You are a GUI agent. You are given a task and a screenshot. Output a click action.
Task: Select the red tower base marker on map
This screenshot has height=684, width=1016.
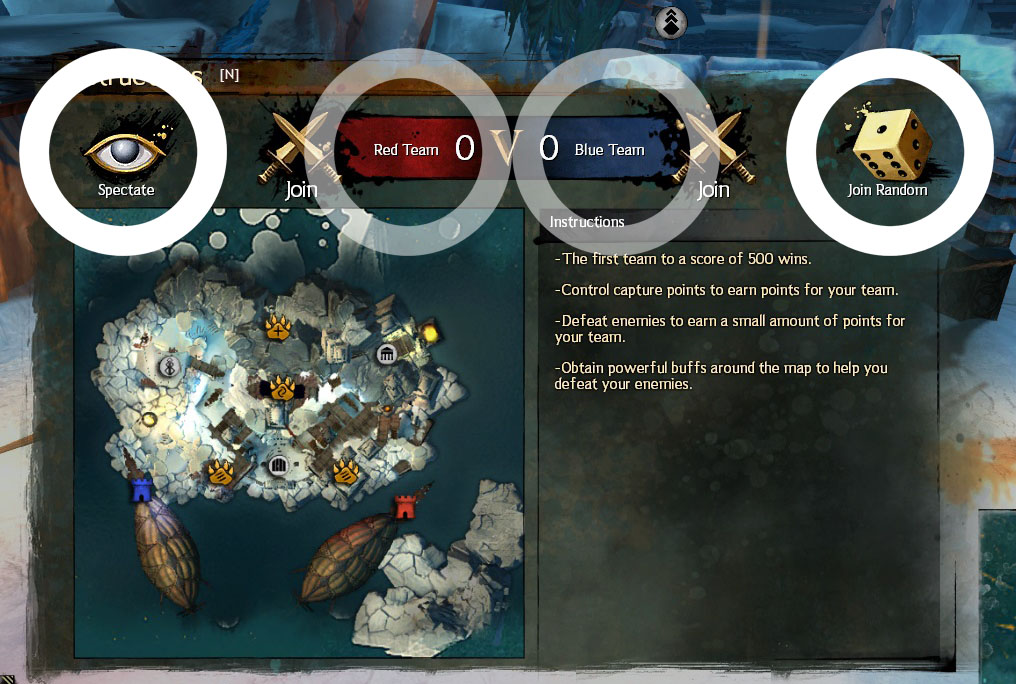pos(404,506)
